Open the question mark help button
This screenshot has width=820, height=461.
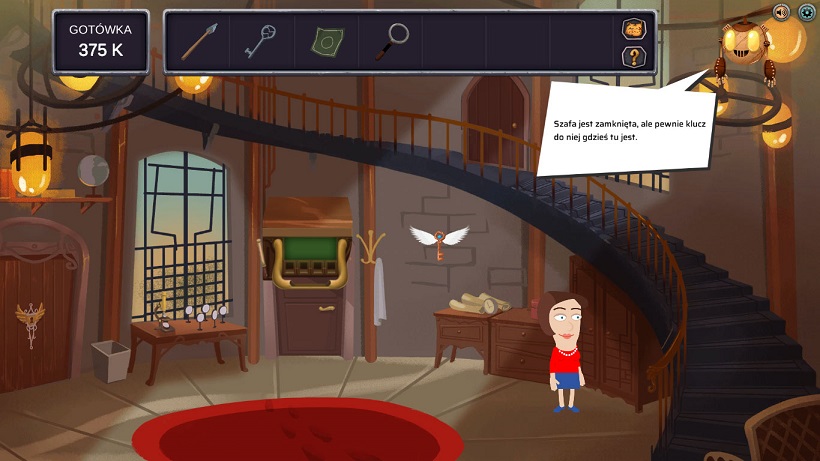pos(633,56)
